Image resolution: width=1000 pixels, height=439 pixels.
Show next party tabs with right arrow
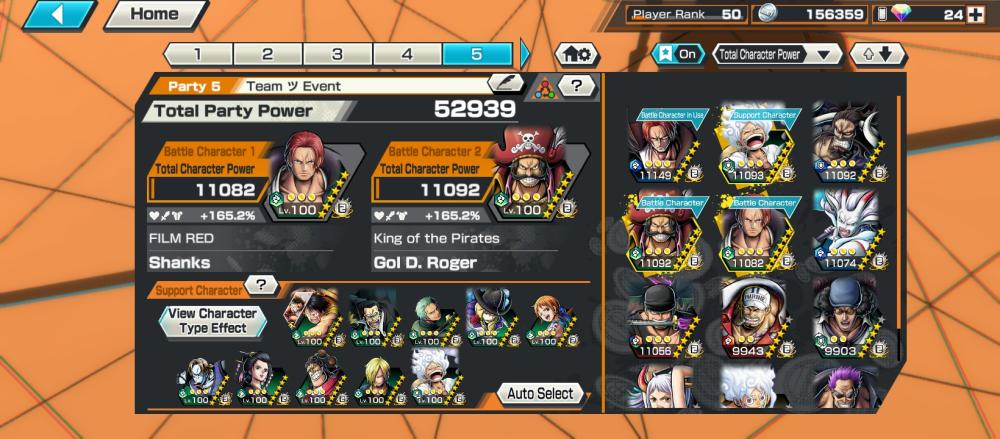tap(526, 54)
